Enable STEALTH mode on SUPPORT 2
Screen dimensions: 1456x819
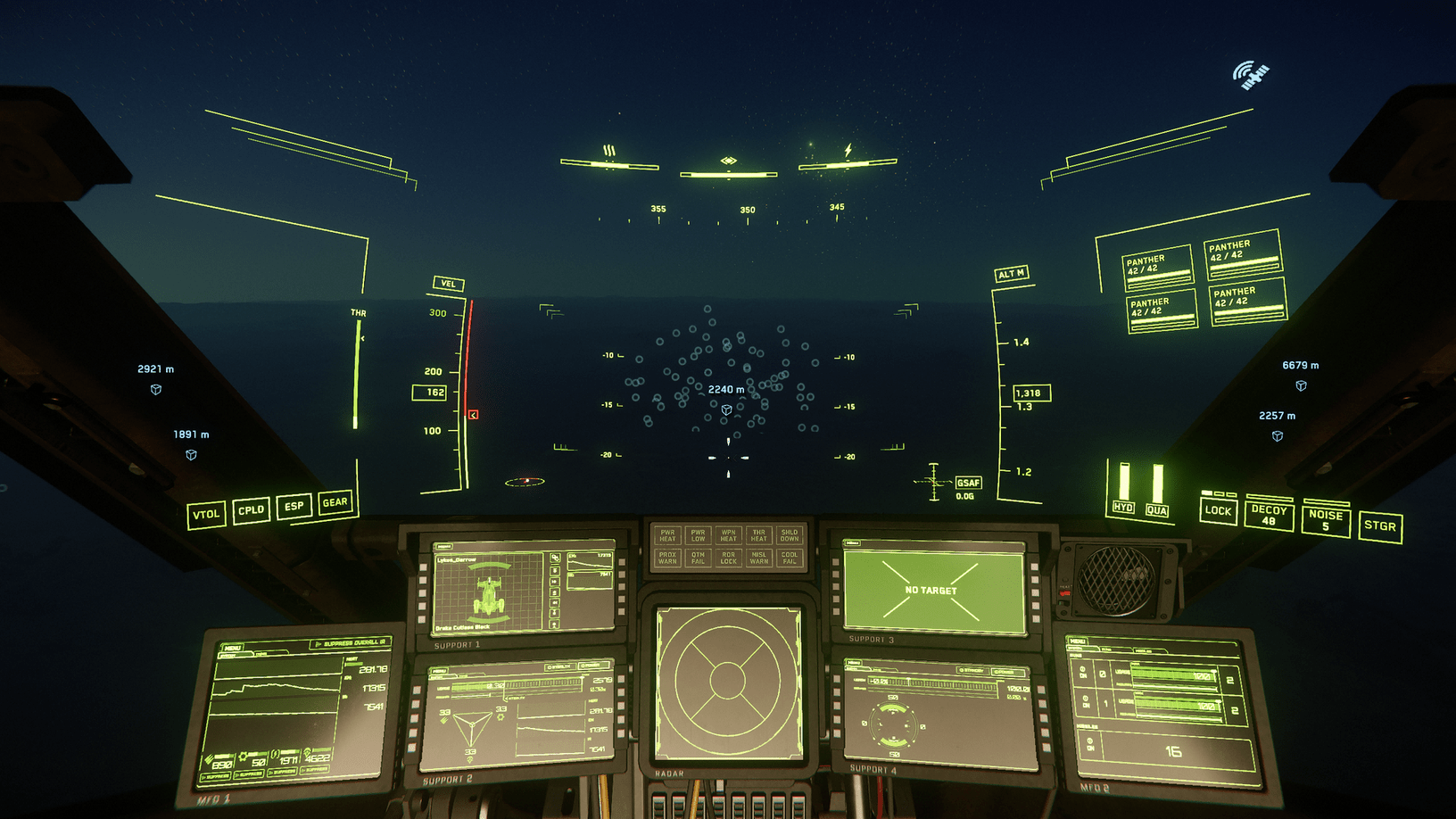point(559,666)
